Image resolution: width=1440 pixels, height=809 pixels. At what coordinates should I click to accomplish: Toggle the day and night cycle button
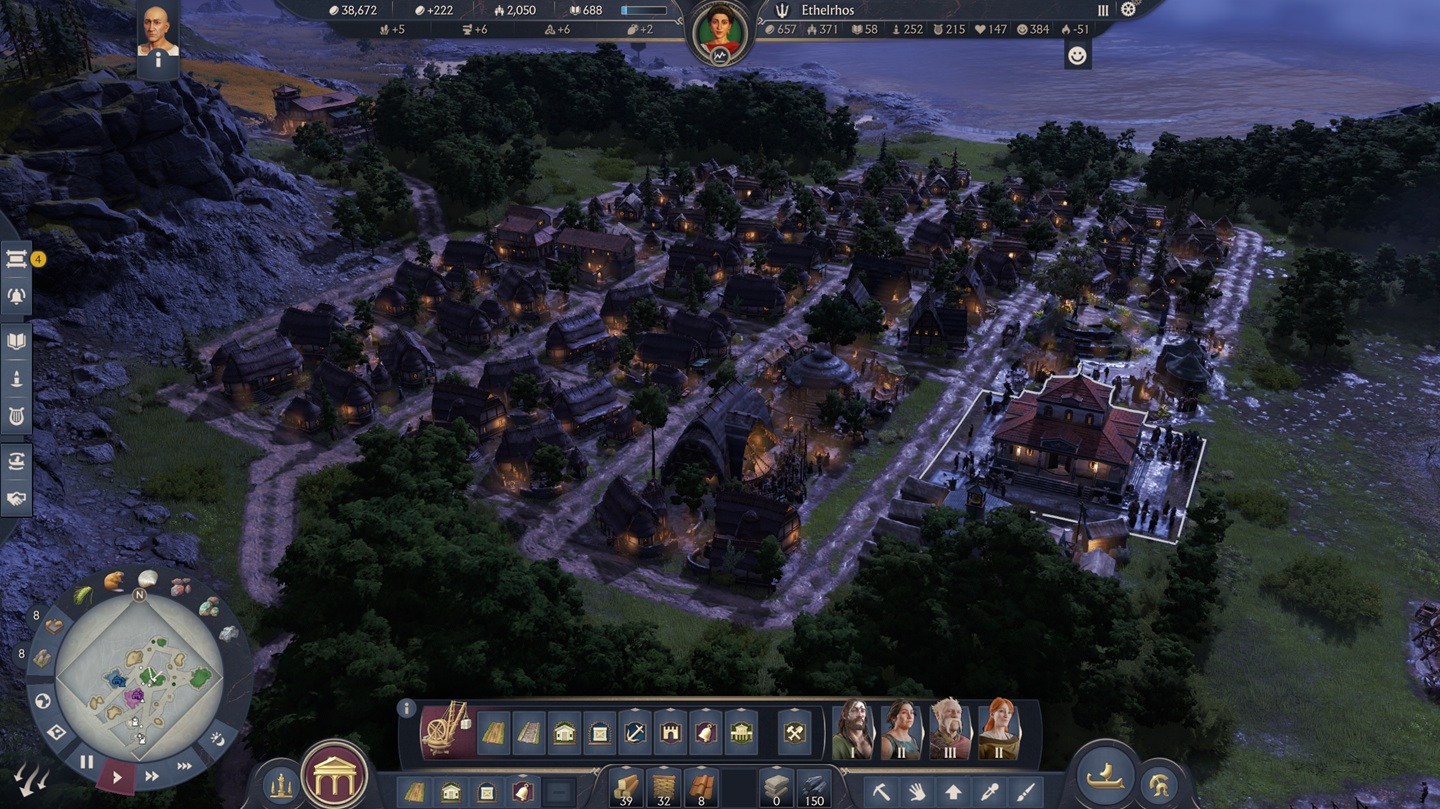tap(218, 739)
